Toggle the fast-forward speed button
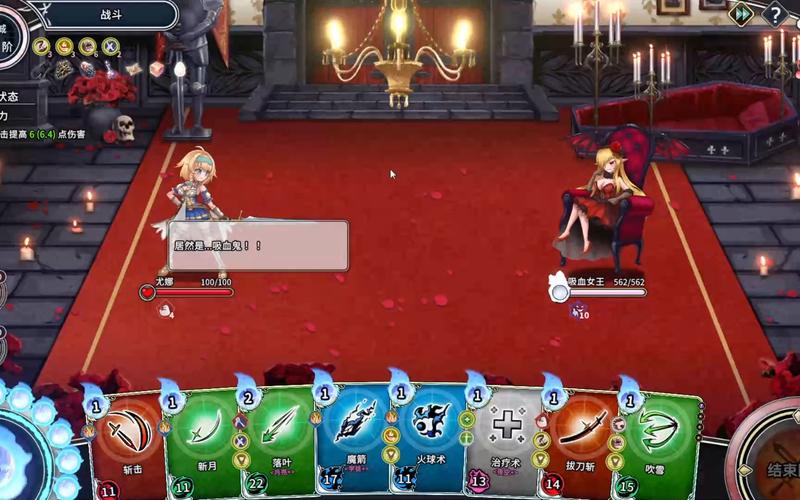 [741, 14]
